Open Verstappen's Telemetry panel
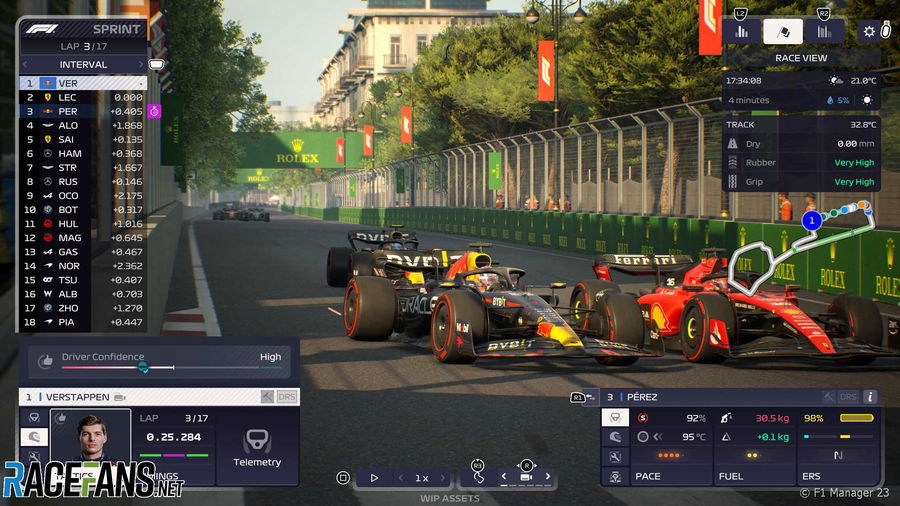 257,446
